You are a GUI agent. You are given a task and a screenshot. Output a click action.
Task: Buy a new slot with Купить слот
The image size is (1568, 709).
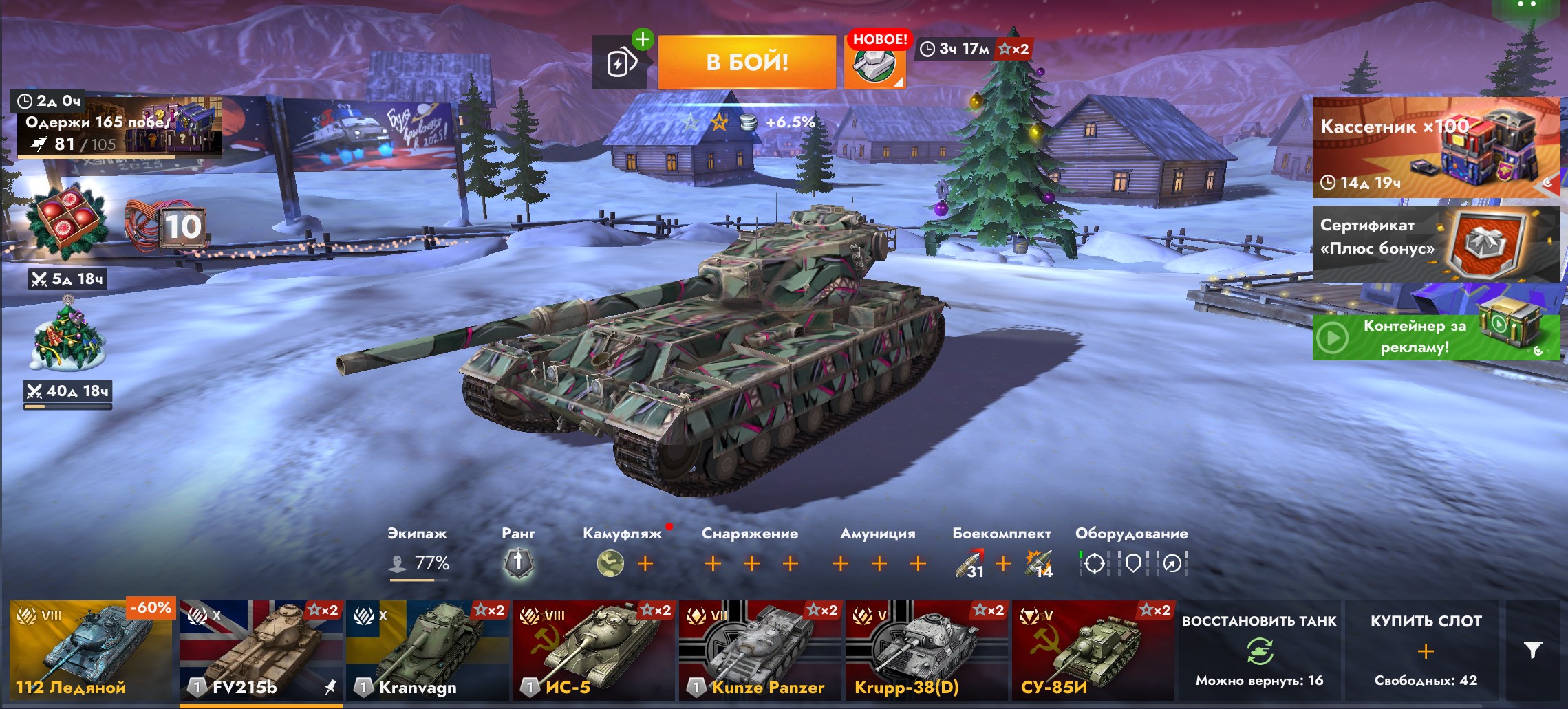1426,651
